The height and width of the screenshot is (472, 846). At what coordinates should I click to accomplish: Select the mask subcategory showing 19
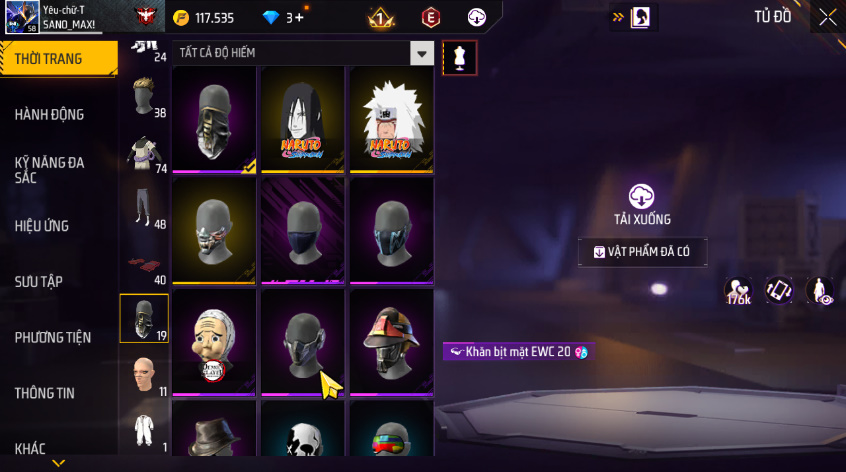point(144,319)
